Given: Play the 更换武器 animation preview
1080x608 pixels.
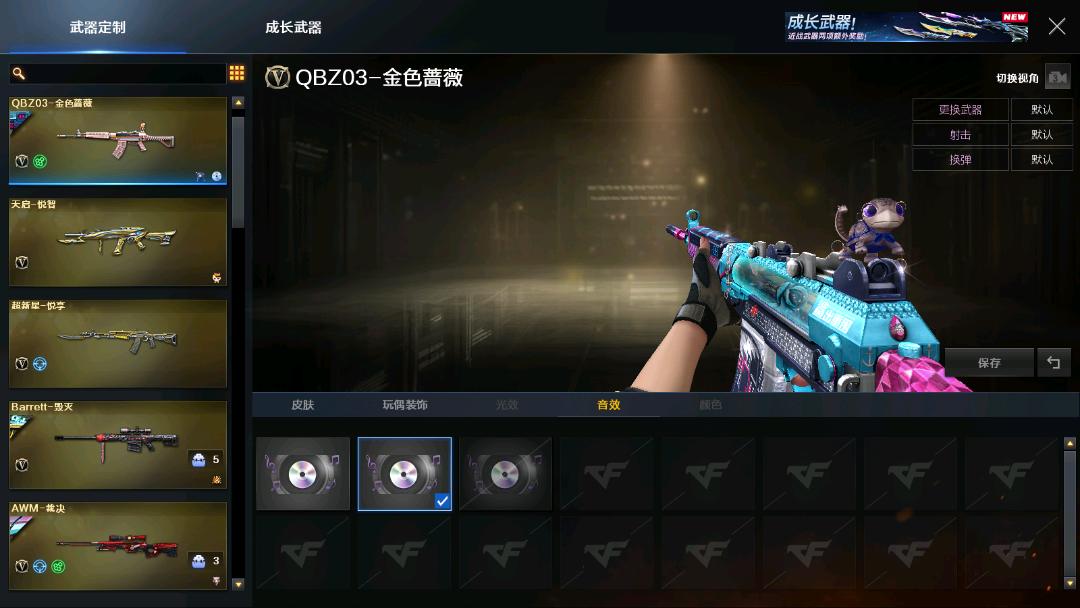Looking at the screenshot, I should (960, 109).
